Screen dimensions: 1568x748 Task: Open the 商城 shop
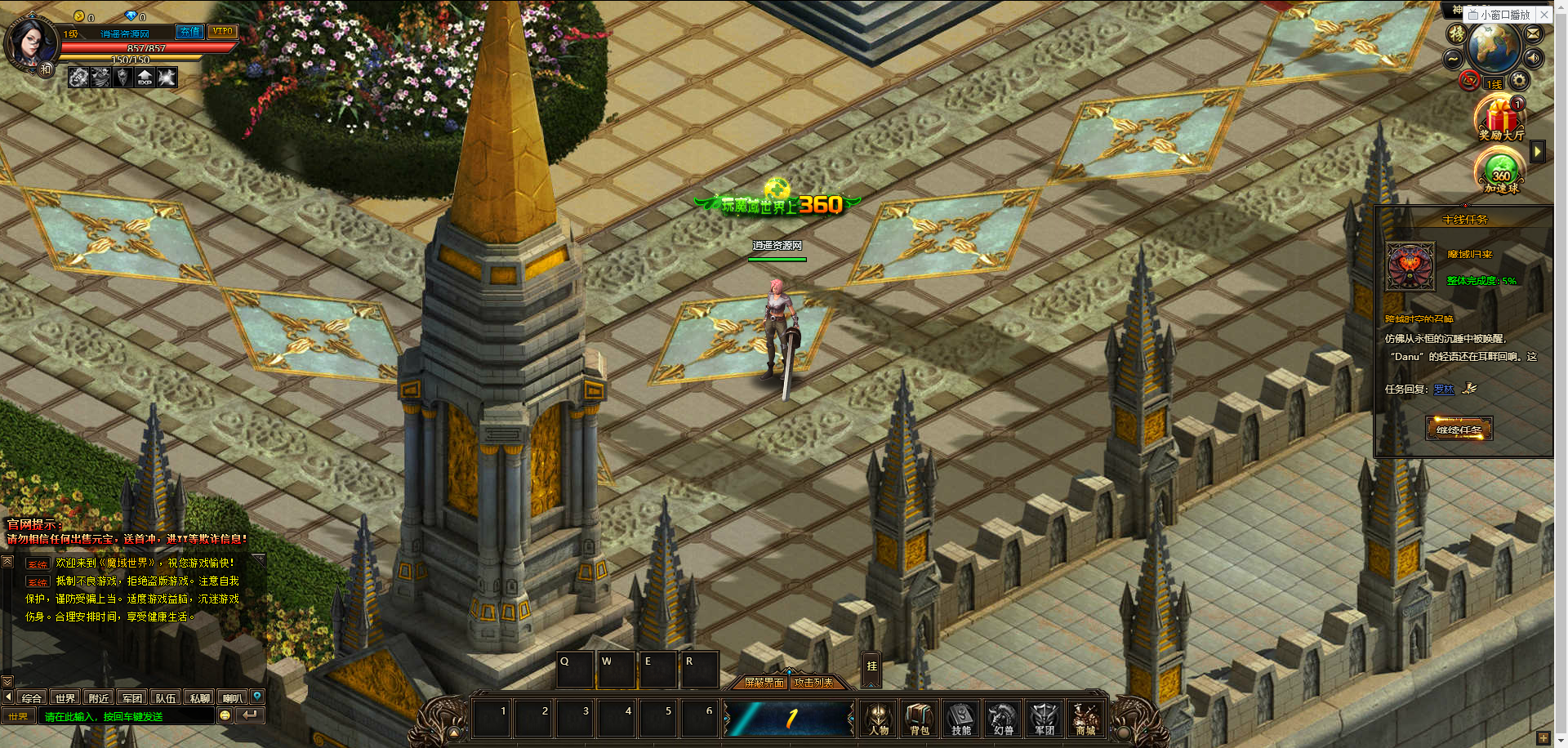tap(1085, 719)
